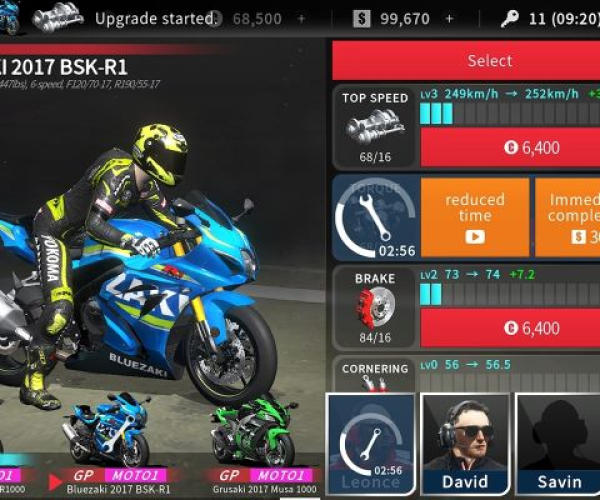Add more coins with plus beside 68,500
The width and height of the screenshot is (600, 500).
[x=301, y=19]
